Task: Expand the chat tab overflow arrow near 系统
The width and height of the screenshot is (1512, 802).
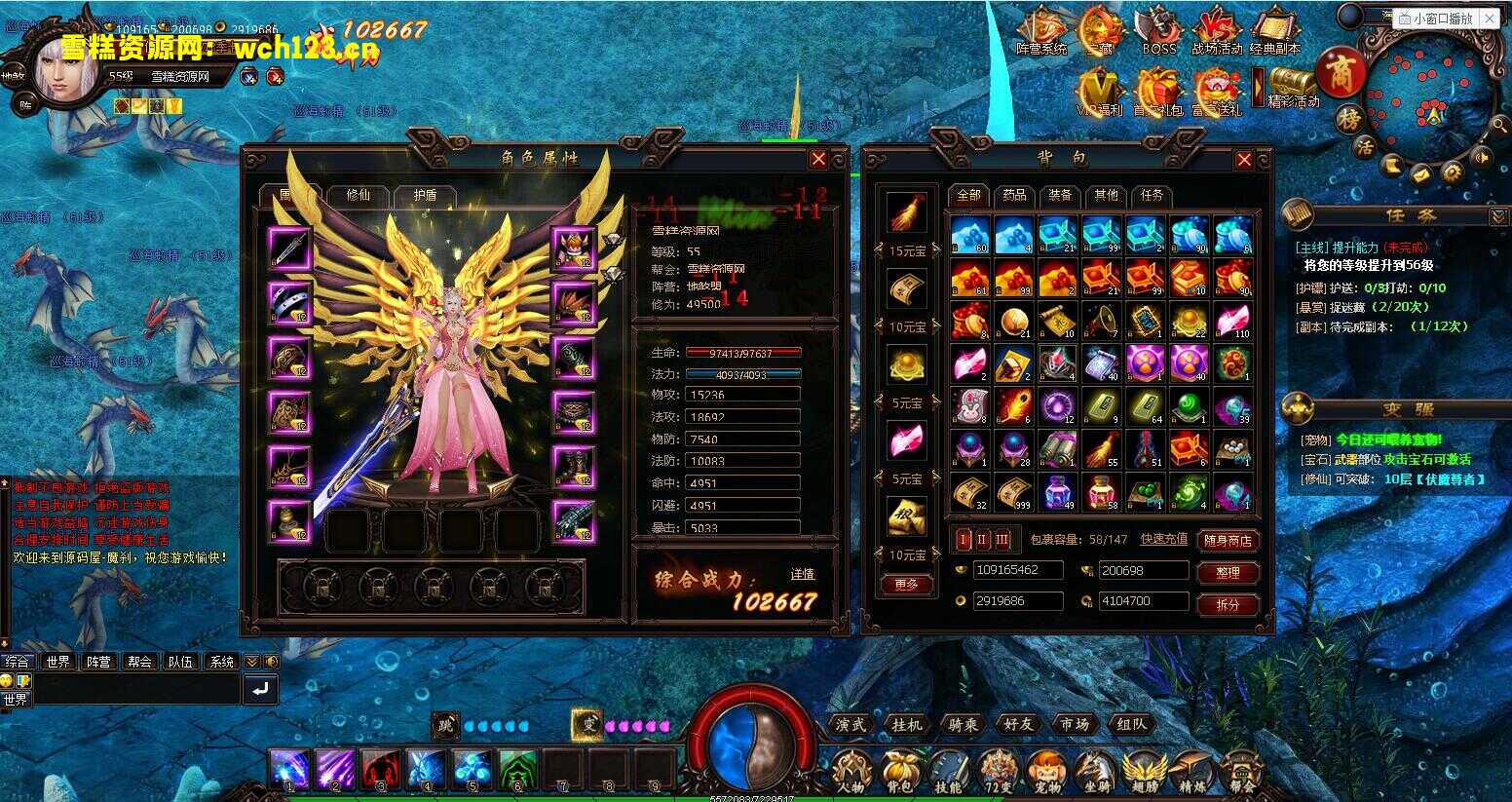Action: [x=251, y=661]
